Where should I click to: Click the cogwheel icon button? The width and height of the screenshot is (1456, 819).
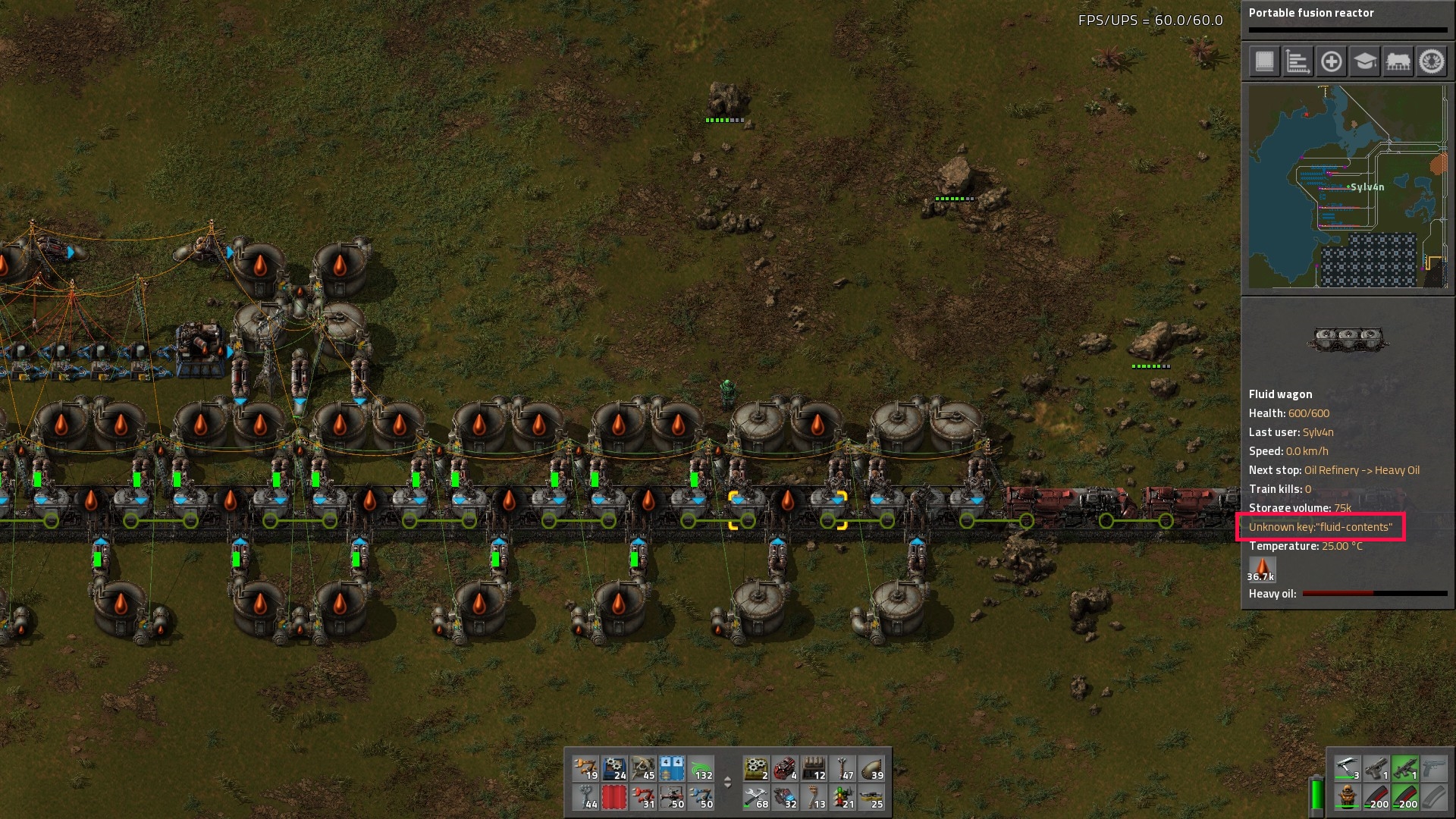coord(1432,61)
